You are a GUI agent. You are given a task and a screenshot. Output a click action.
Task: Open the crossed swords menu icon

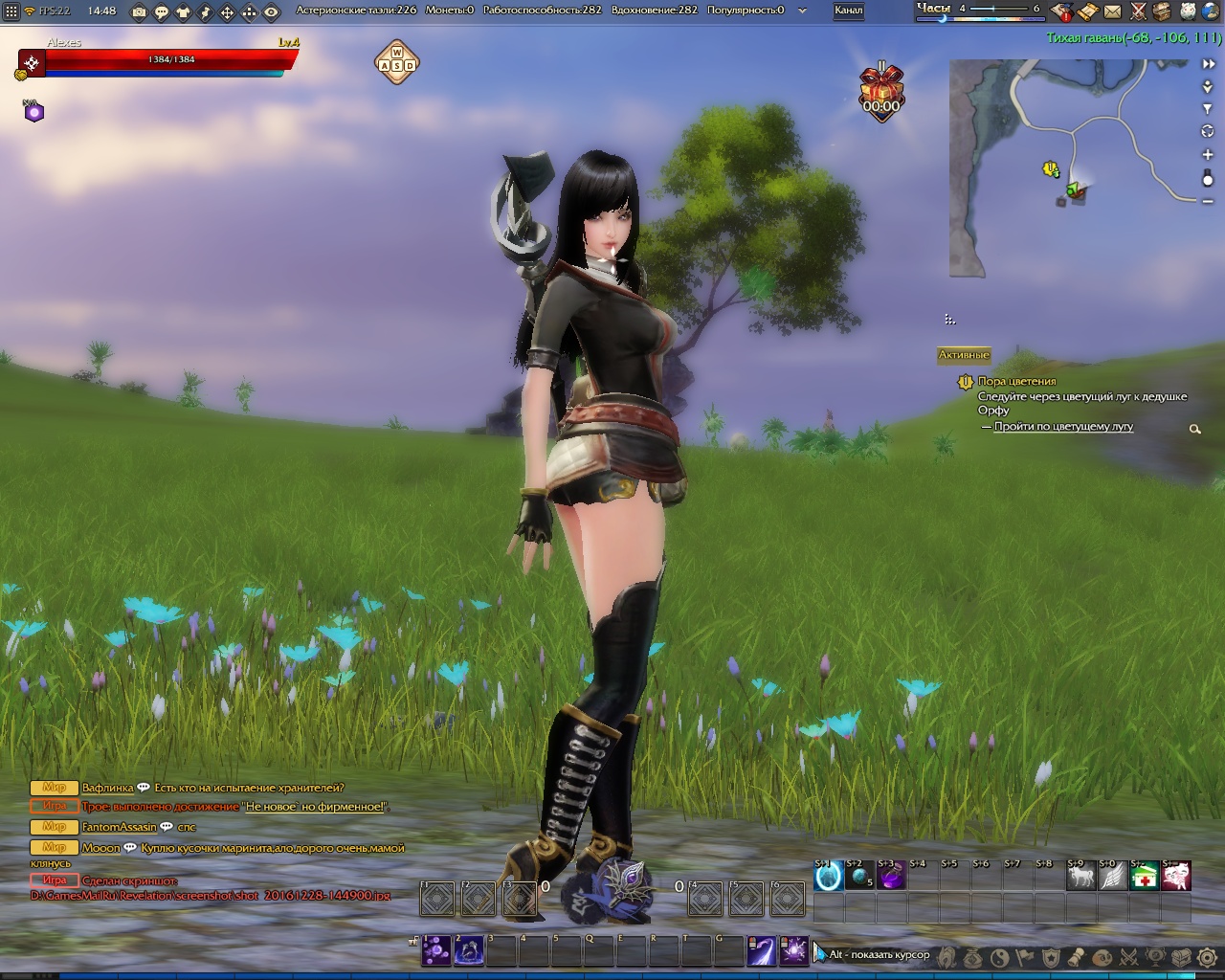click(x=1138, y=11)
